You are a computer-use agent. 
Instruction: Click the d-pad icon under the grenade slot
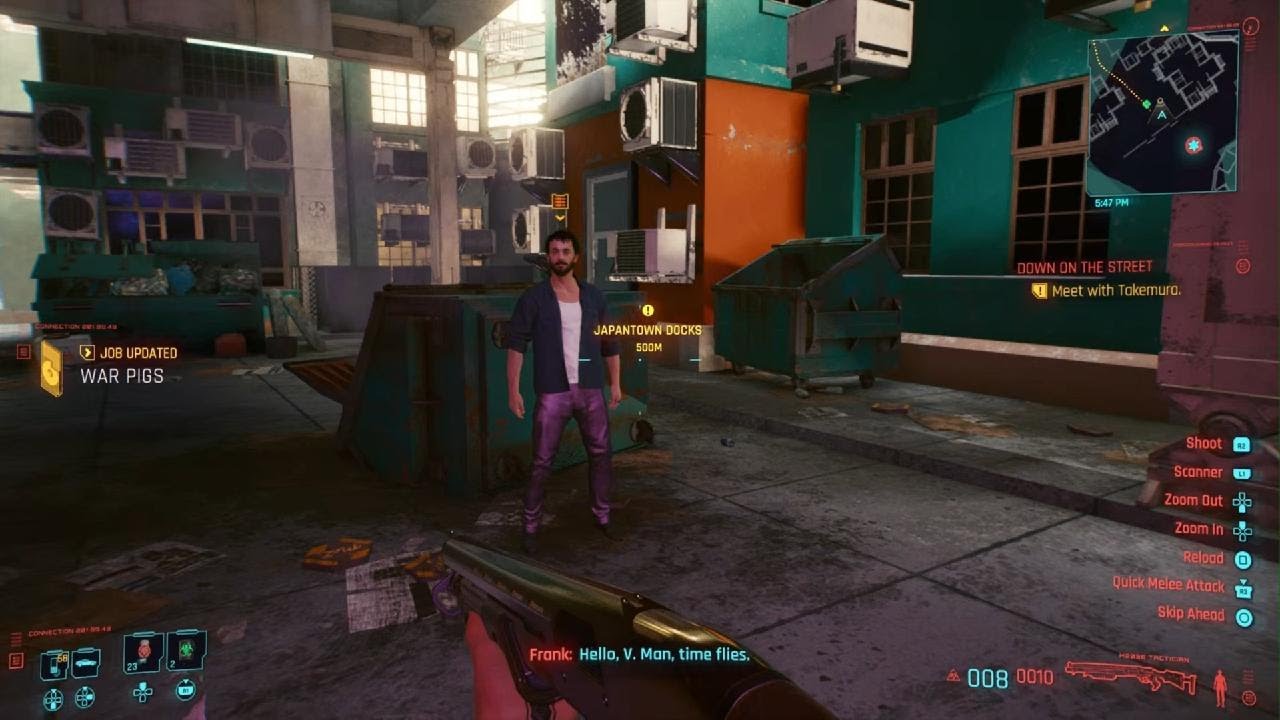click(143, 693)
